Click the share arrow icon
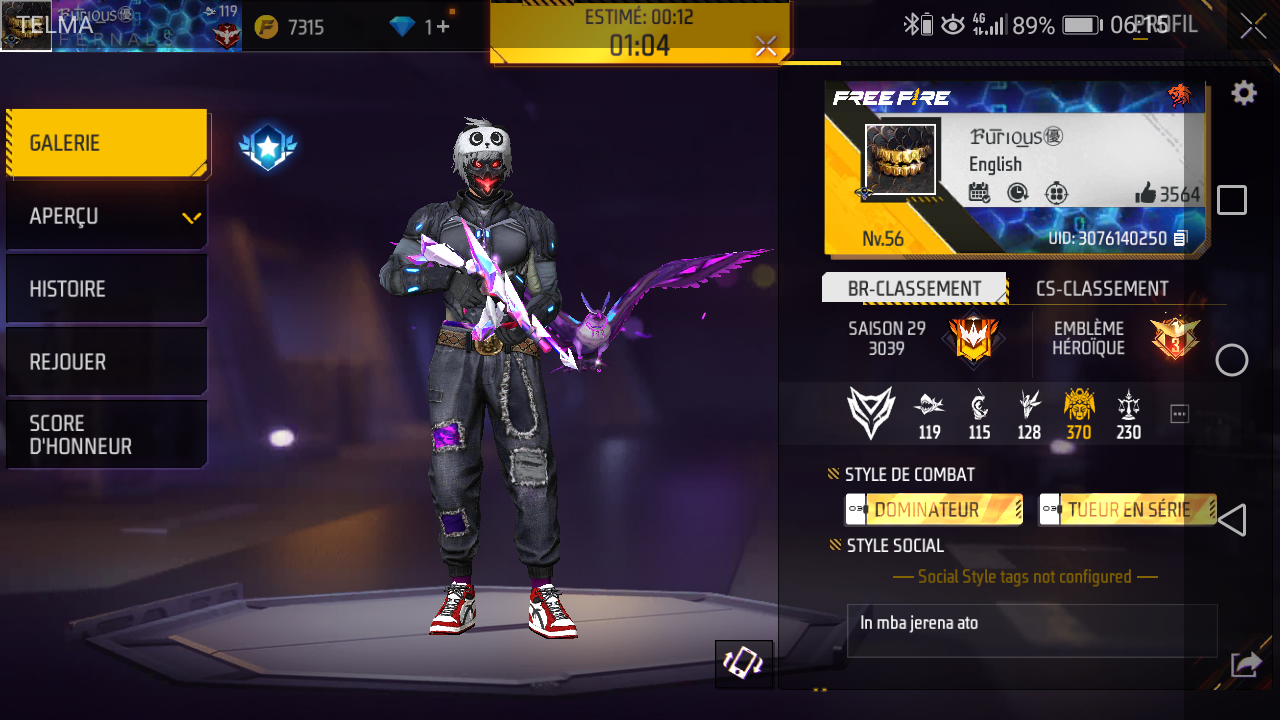 tap(1246, 663)
